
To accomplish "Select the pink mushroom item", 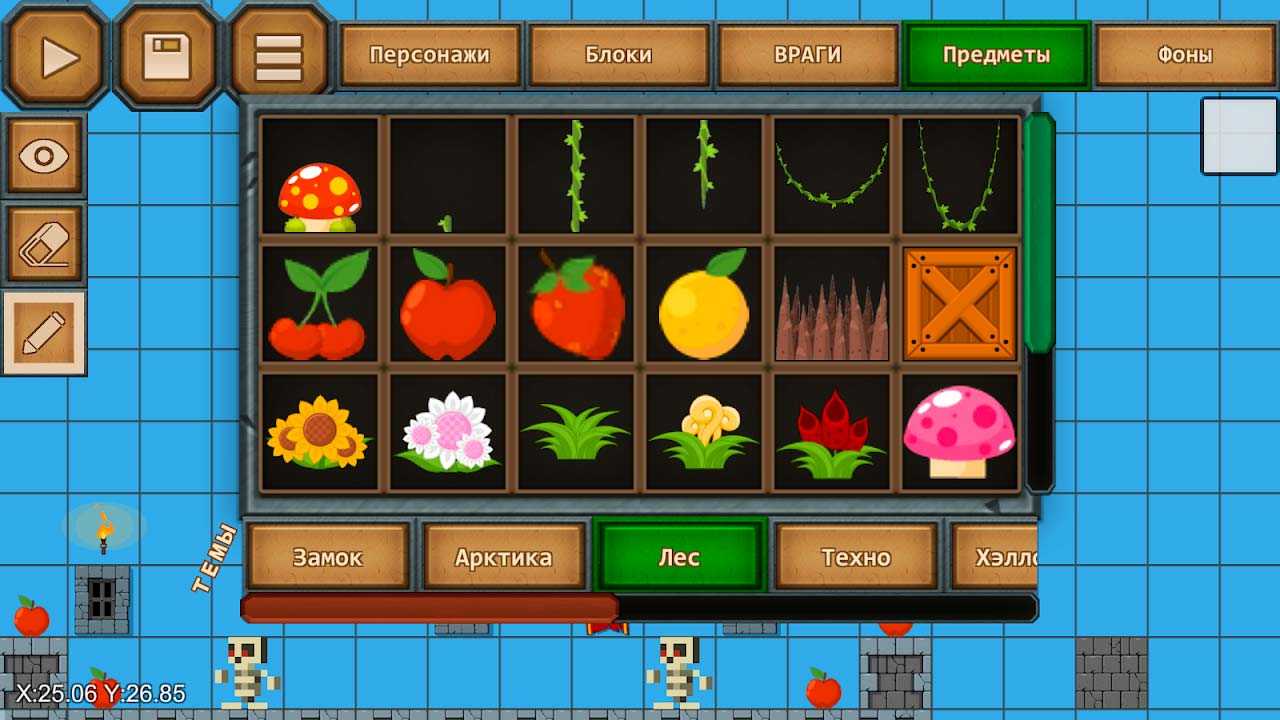I will 960,432.
